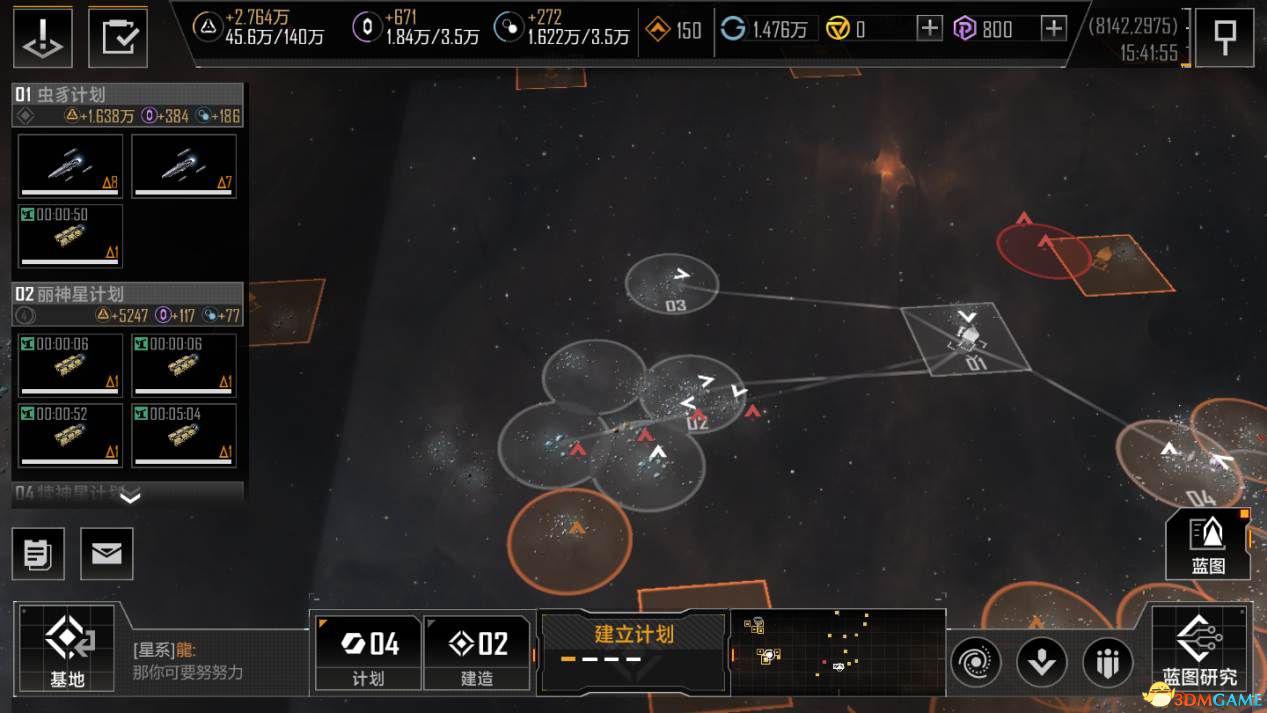Click the downward arrow round button
The width and height of the screenshot is (1267, 713).
pyautogui.click(x=1041, y=661)
